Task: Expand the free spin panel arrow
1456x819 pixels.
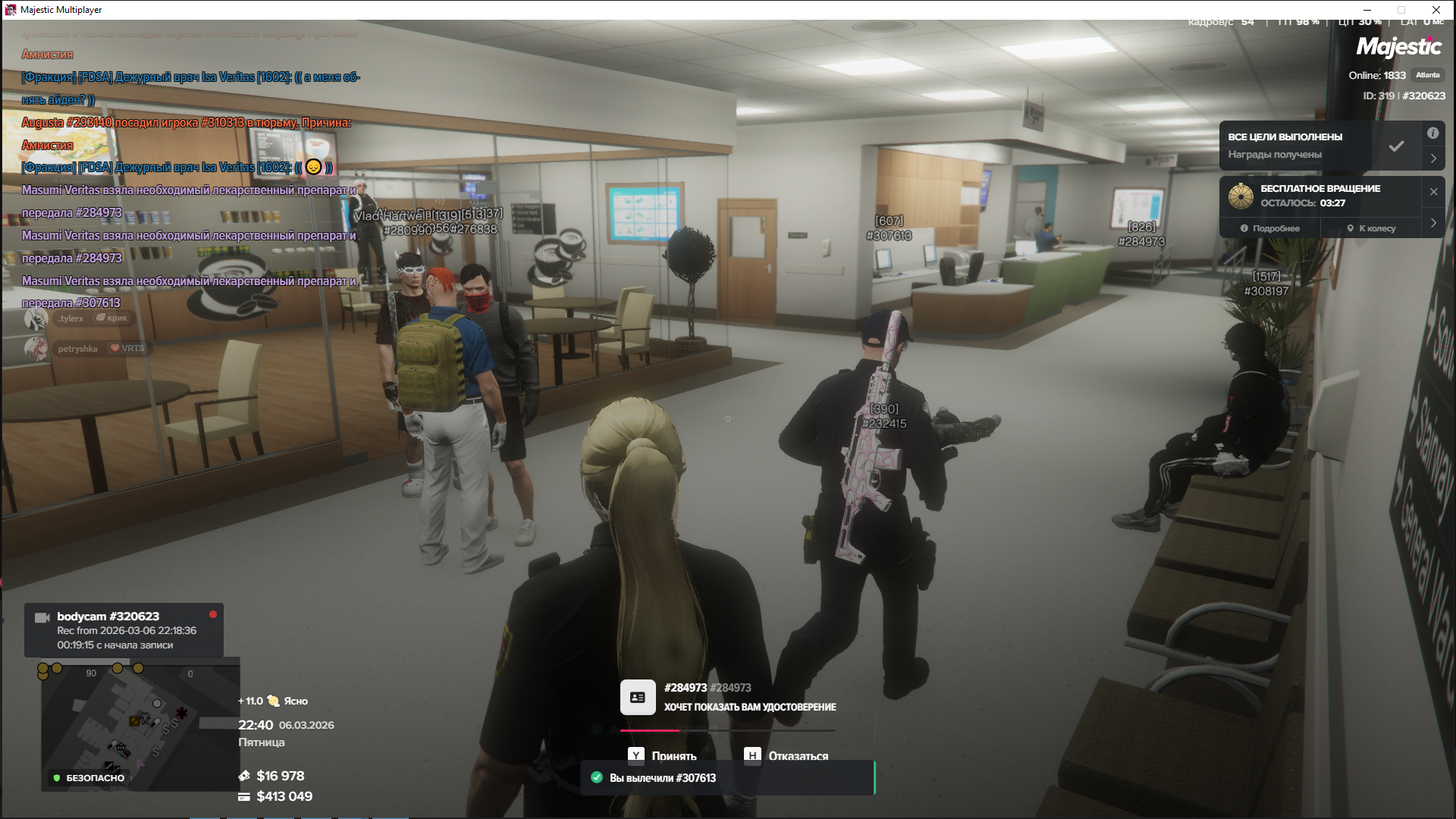Action: tap(1433, 223)
